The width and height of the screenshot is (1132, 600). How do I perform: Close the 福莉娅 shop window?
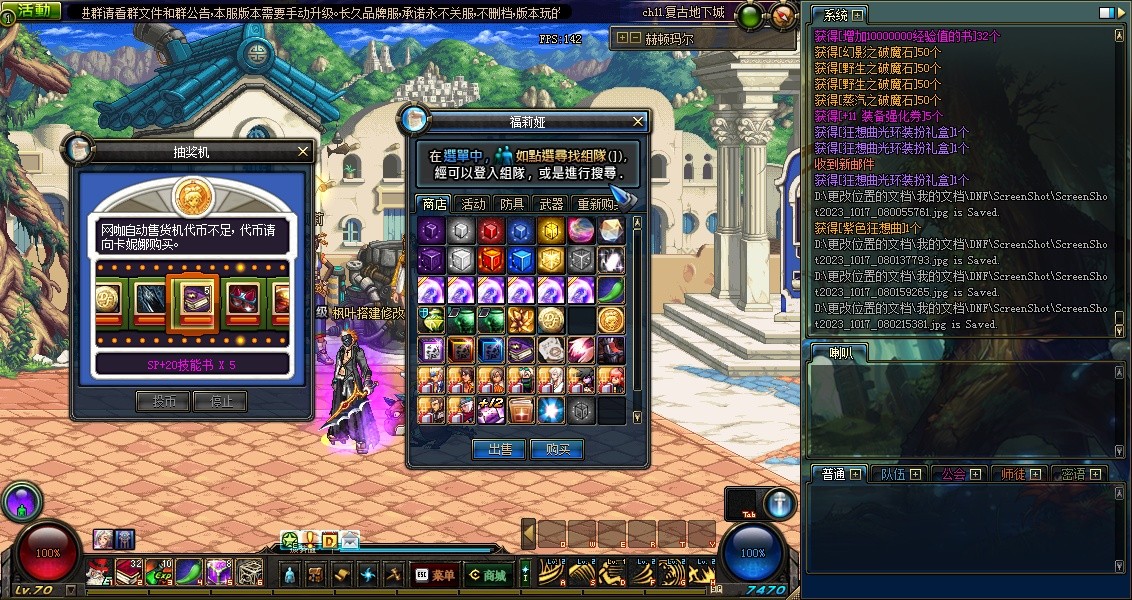tap(638, 121)
